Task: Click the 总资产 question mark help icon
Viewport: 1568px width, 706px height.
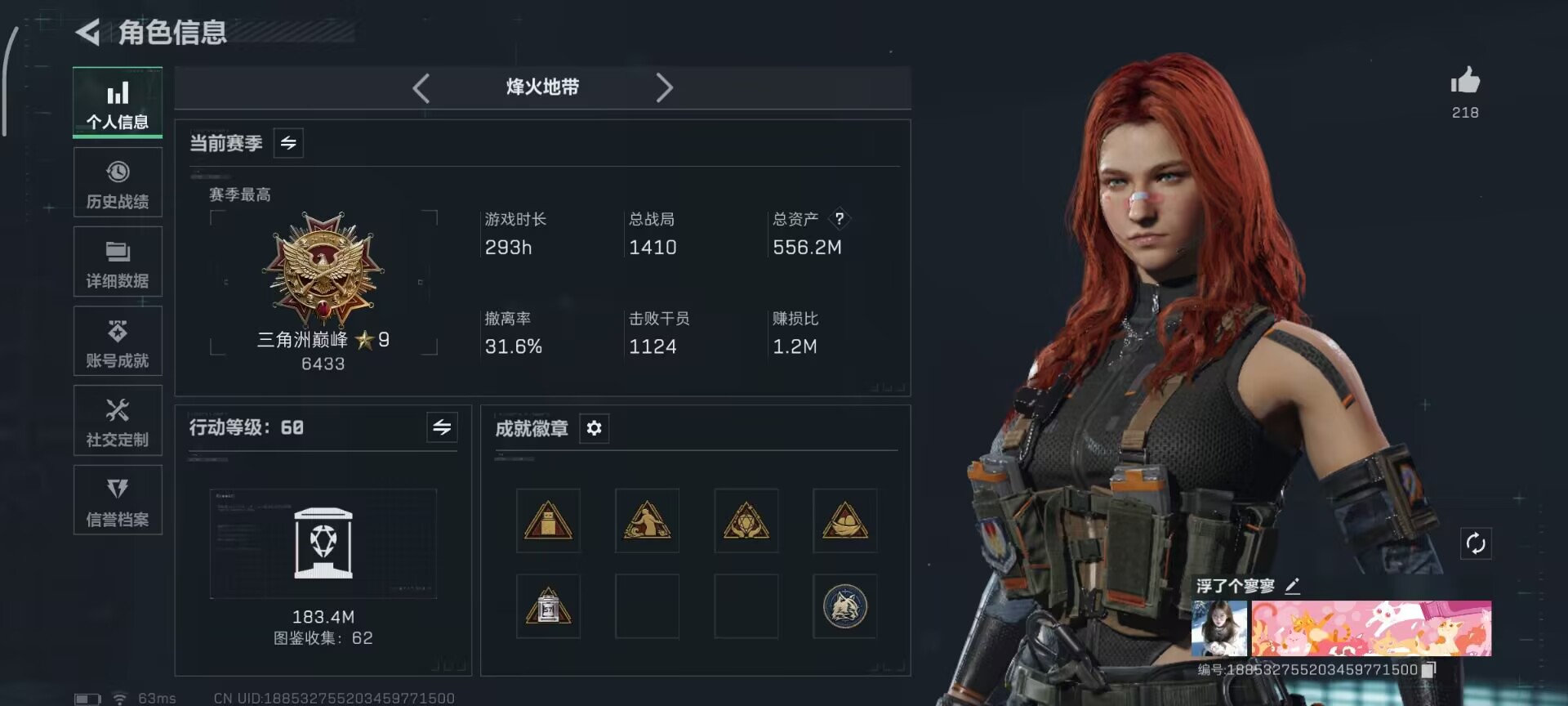Action: tap(841, 219)
